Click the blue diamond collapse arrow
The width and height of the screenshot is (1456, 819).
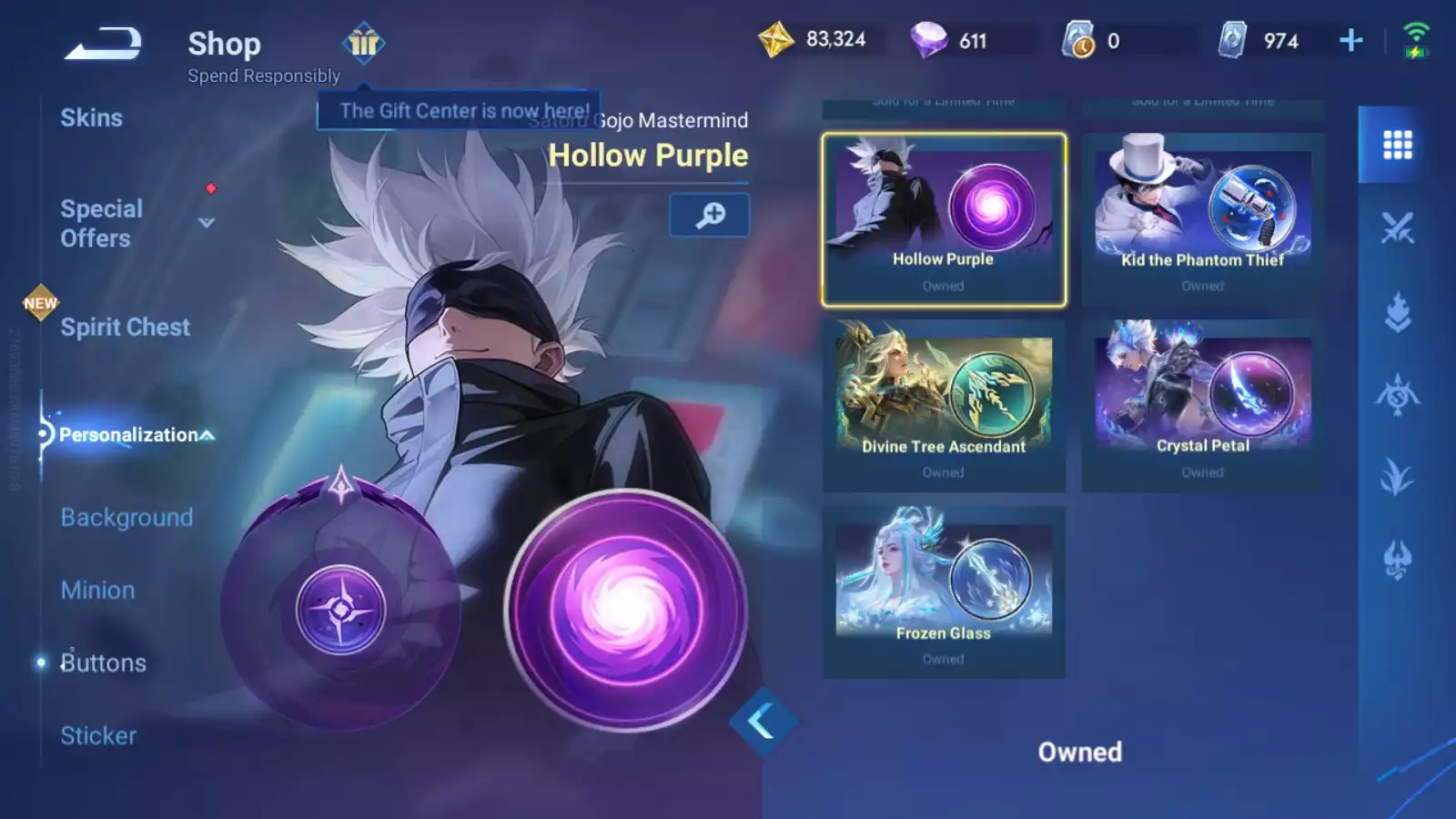point(763,722)
